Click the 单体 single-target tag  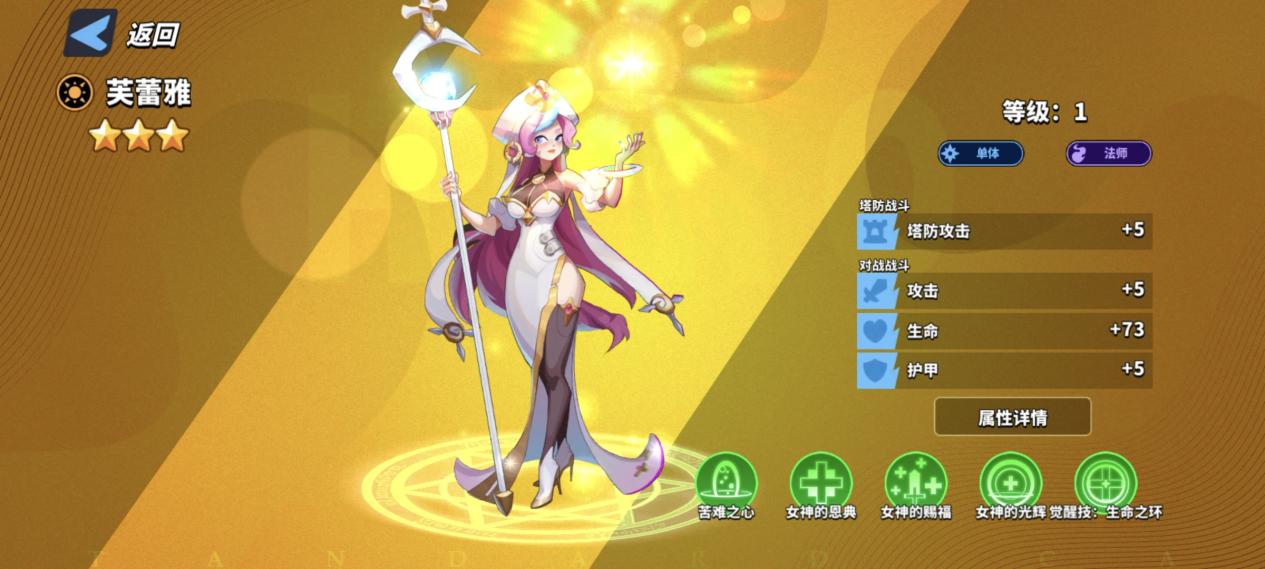click(980, 153)
